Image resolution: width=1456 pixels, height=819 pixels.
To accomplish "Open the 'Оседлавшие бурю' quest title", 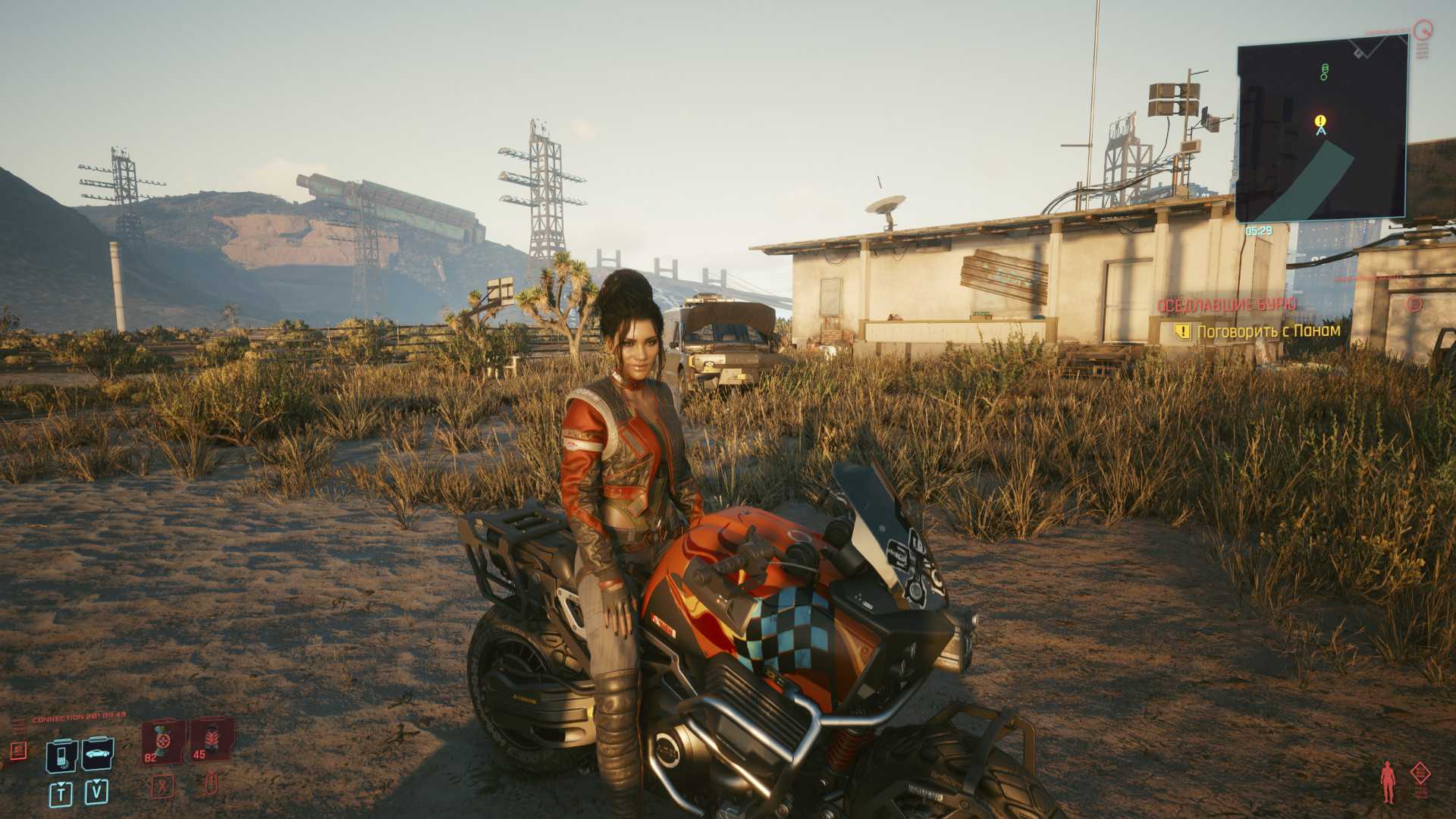I will (1226, 305).
